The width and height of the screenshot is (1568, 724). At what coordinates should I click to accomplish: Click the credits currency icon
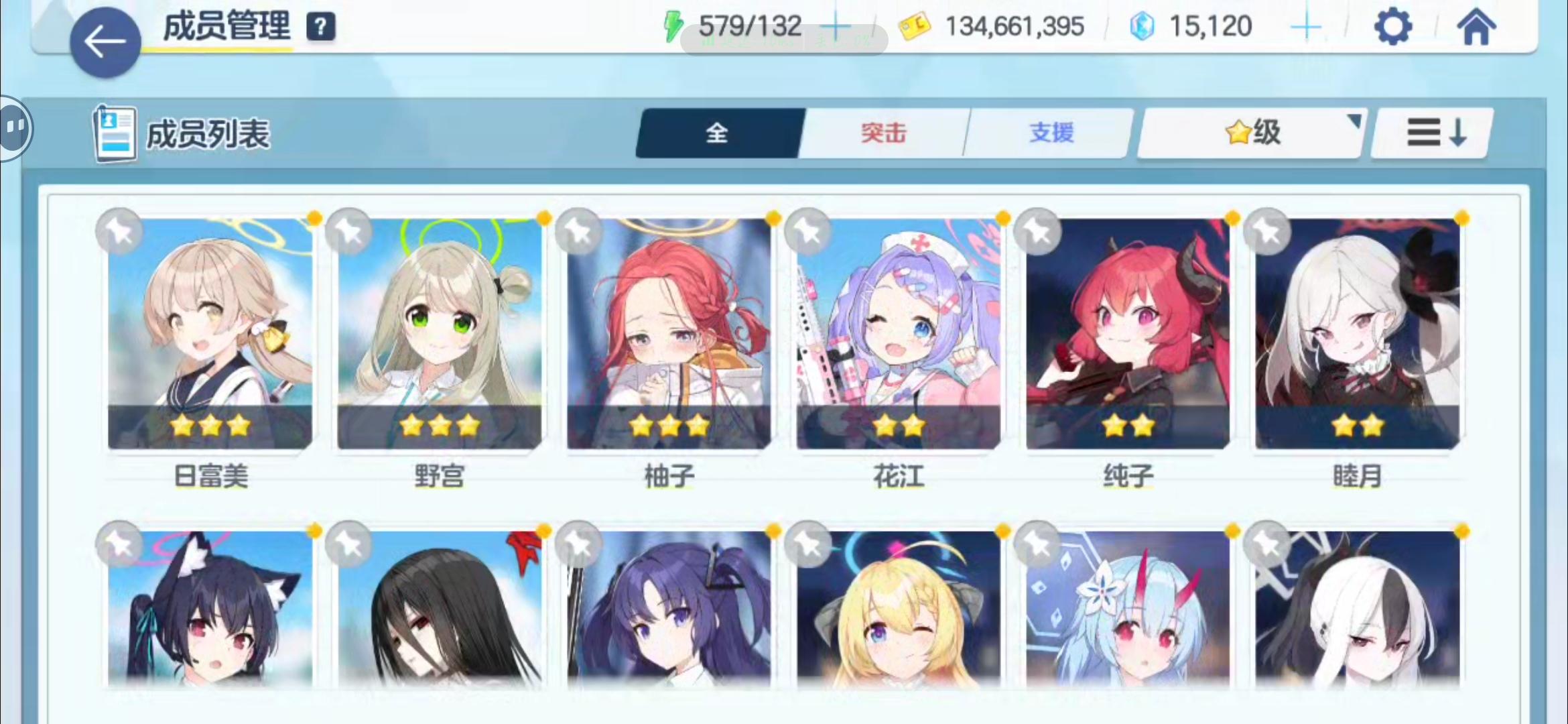point(914,25)
